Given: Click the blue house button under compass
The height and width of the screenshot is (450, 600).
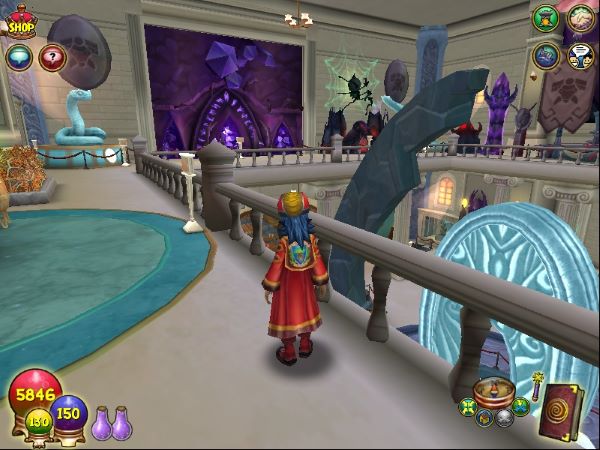Looking at the screenshot, I should (x=483, y=418).
